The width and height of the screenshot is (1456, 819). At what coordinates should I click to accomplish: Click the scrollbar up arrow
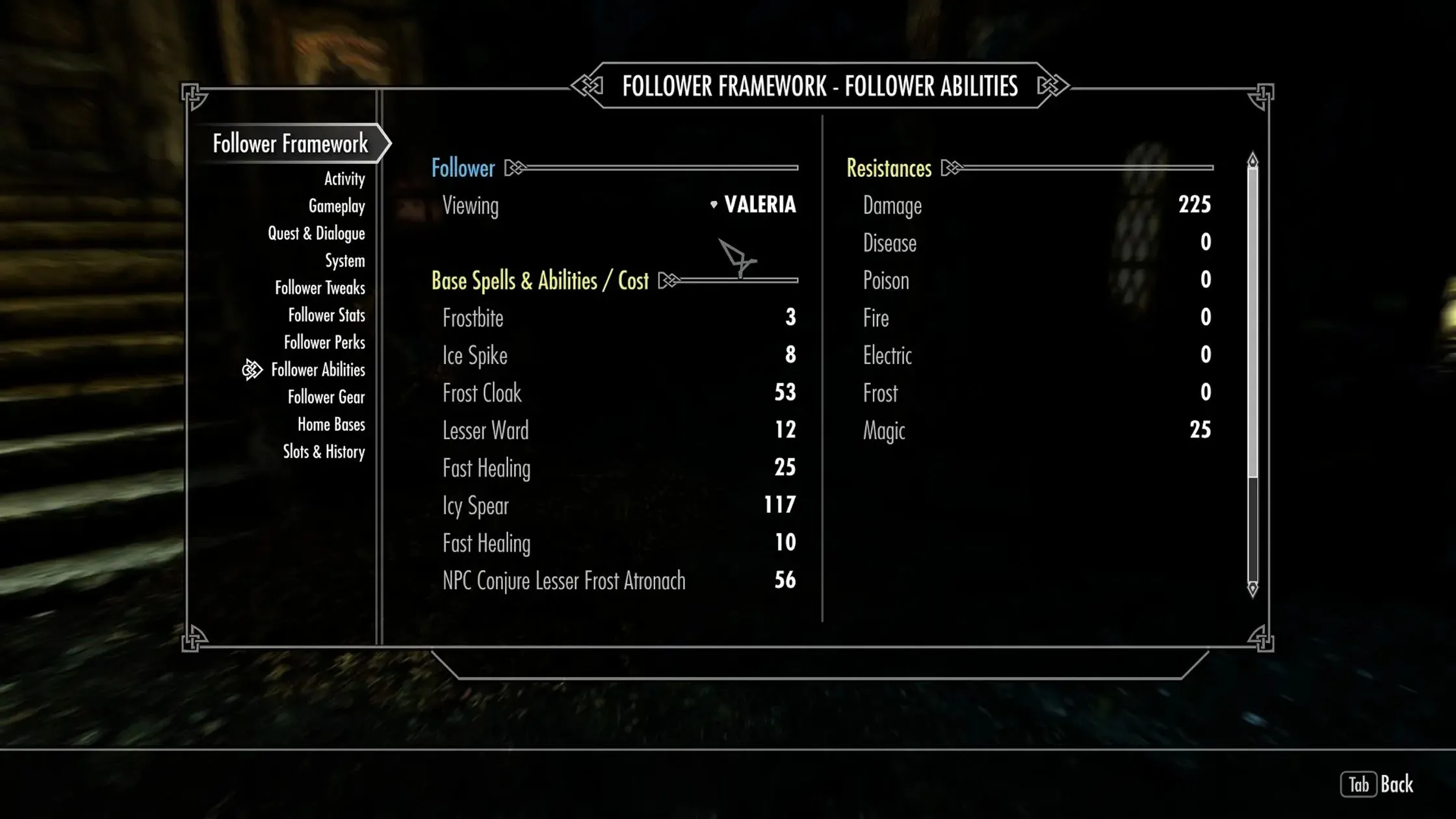tap(1251, 158)
